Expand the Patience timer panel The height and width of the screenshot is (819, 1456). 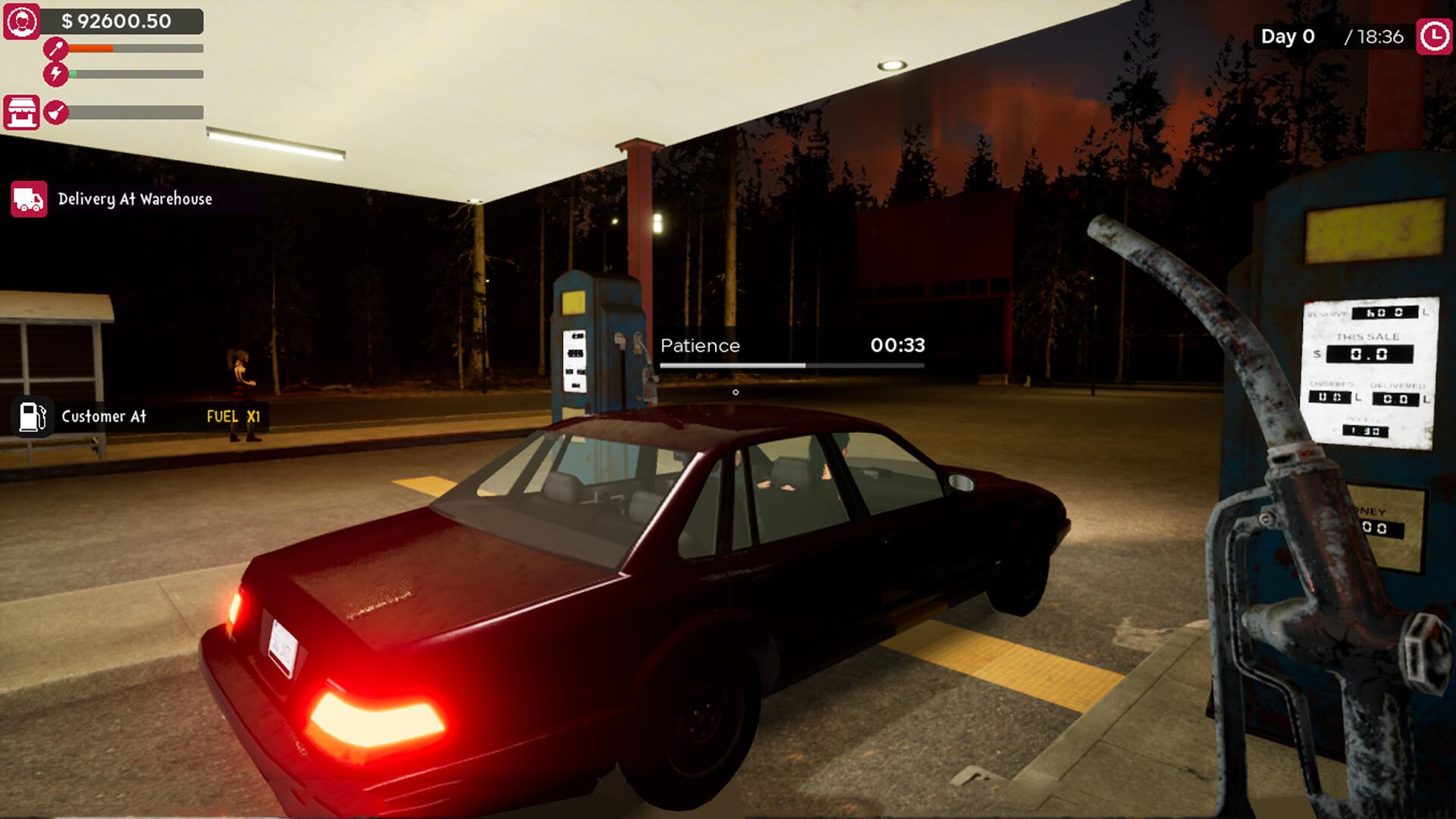tap(792, 351)
